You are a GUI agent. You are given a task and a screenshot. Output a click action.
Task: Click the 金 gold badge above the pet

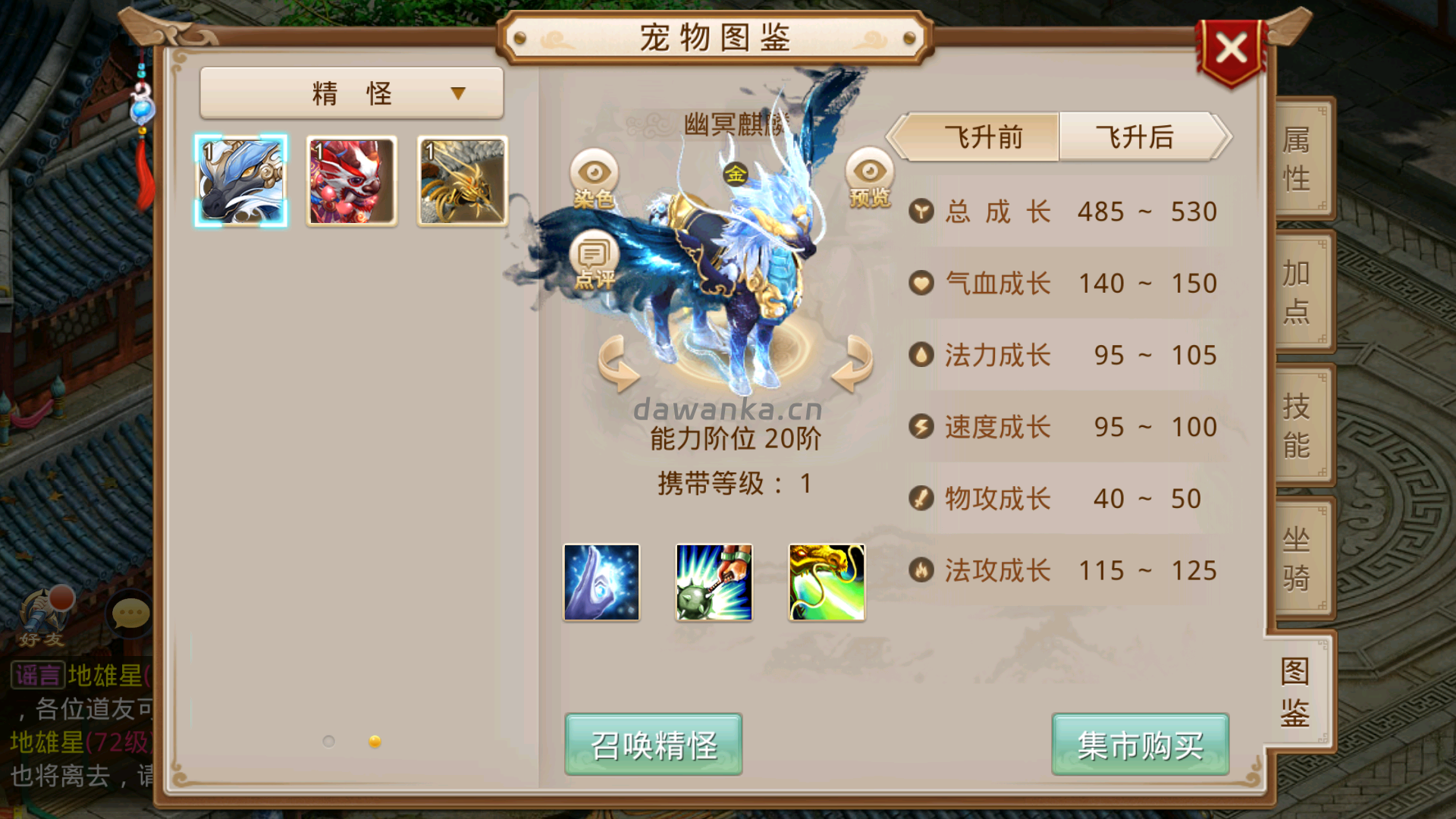pos(736,174)
